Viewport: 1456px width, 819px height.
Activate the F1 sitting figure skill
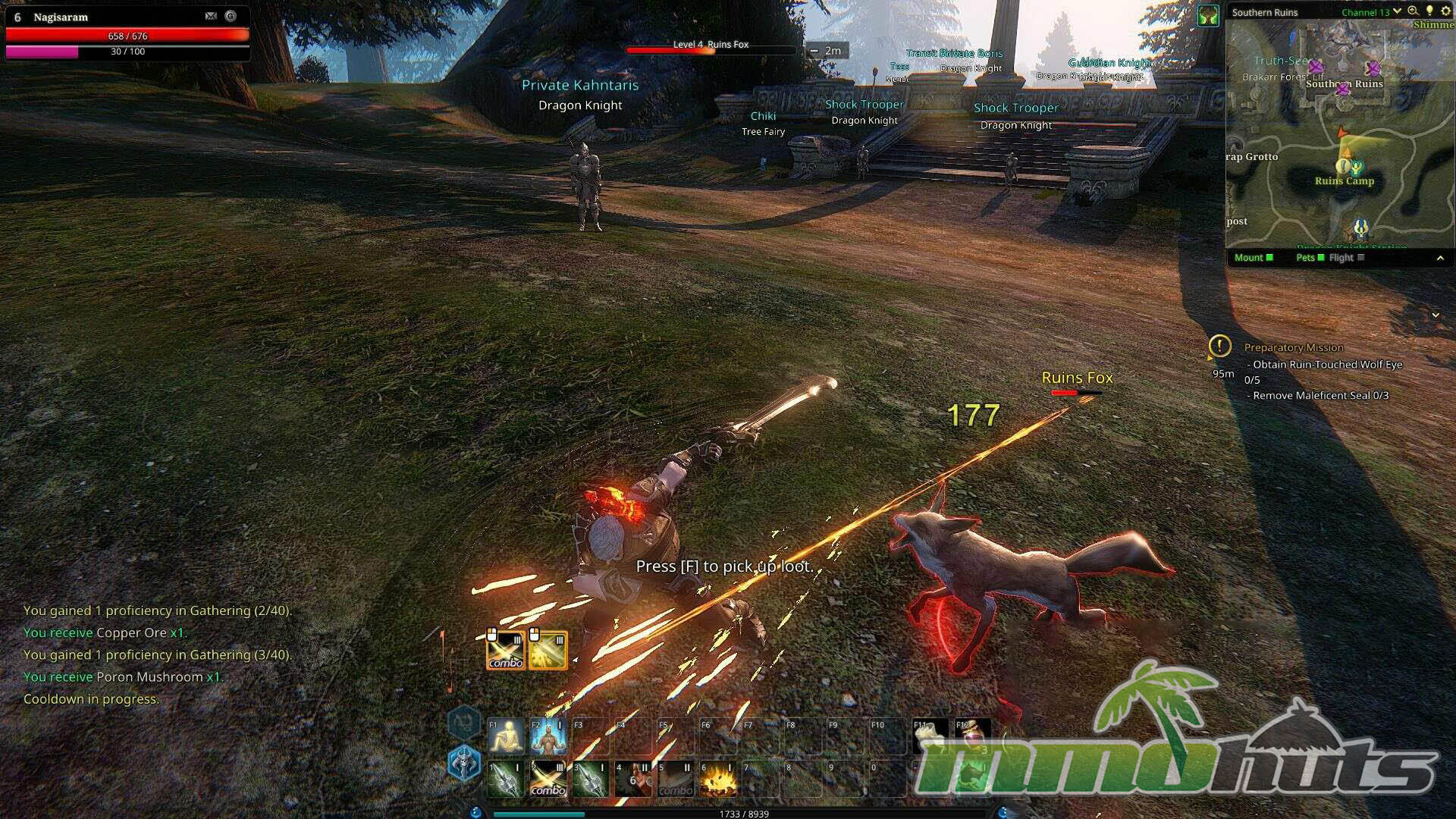pos(506,736)
